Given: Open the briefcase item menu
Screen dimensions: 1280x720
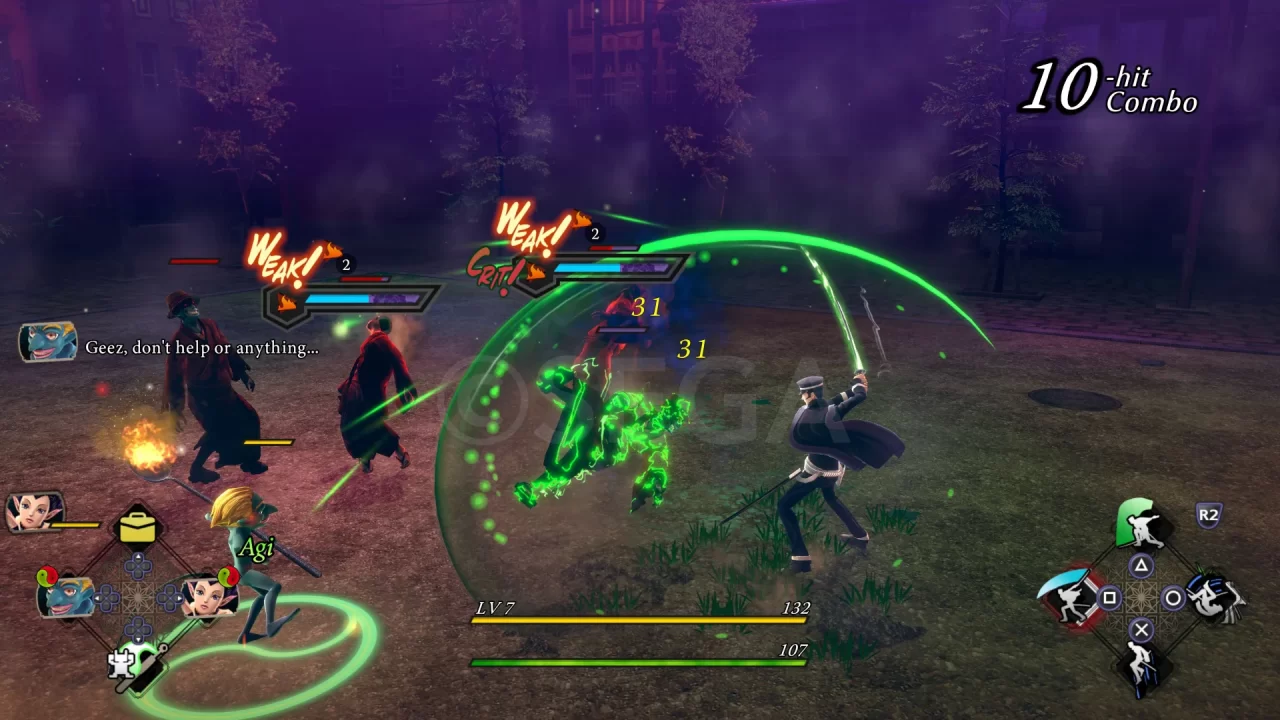Looking at the screenshot, I should click(x=137, y=527).
